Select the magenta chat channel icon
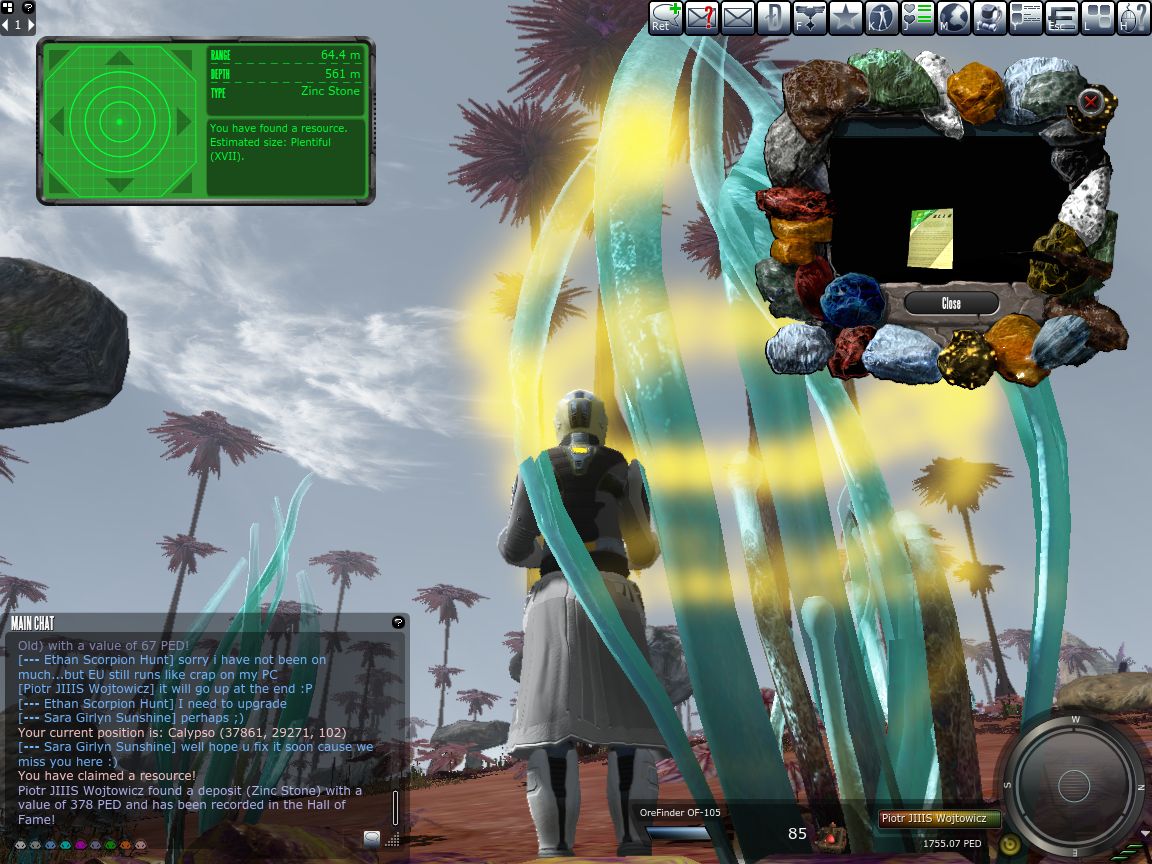 click(81, 845)
